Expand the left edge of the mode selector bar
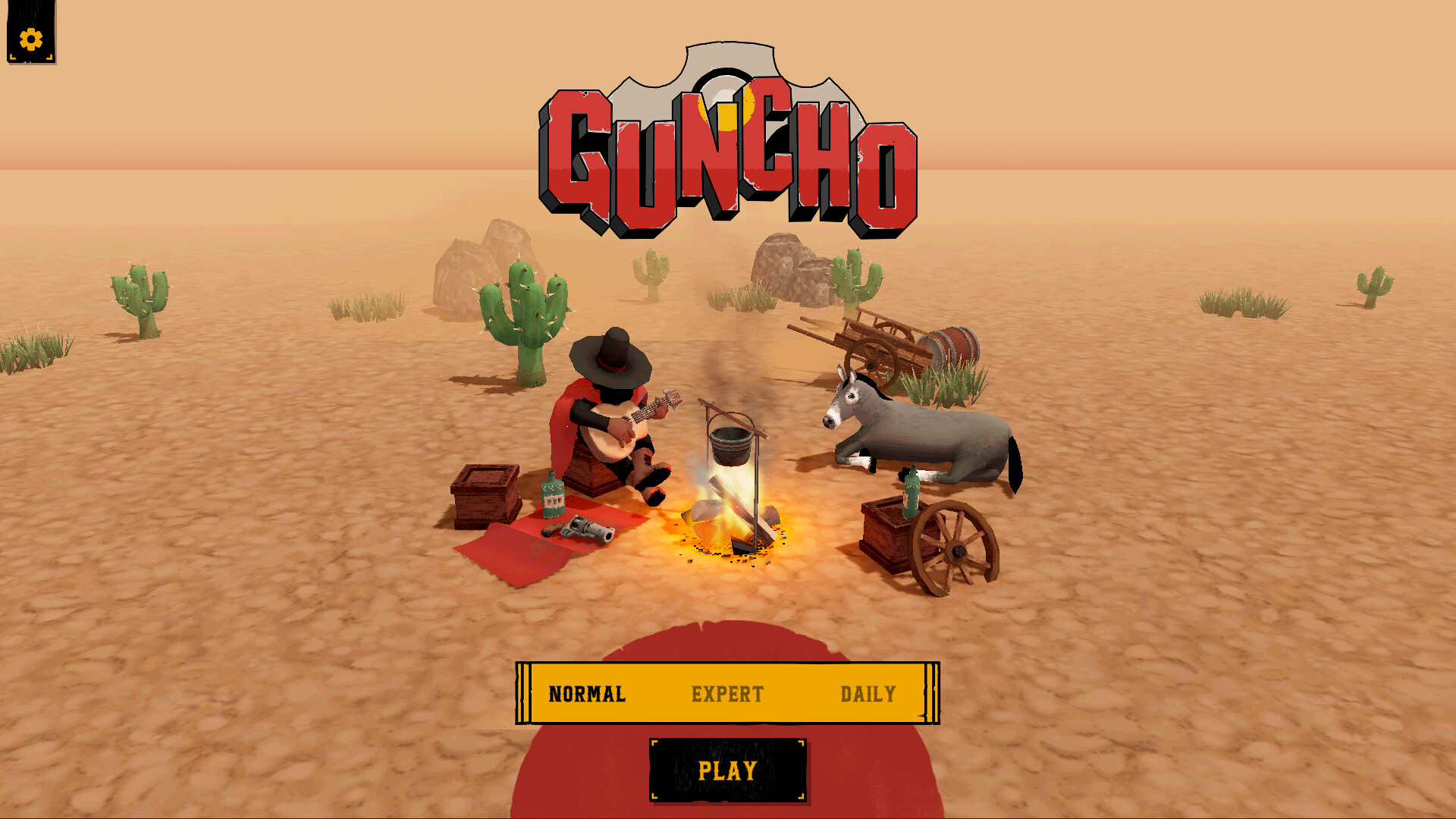 tap(523, 693)
